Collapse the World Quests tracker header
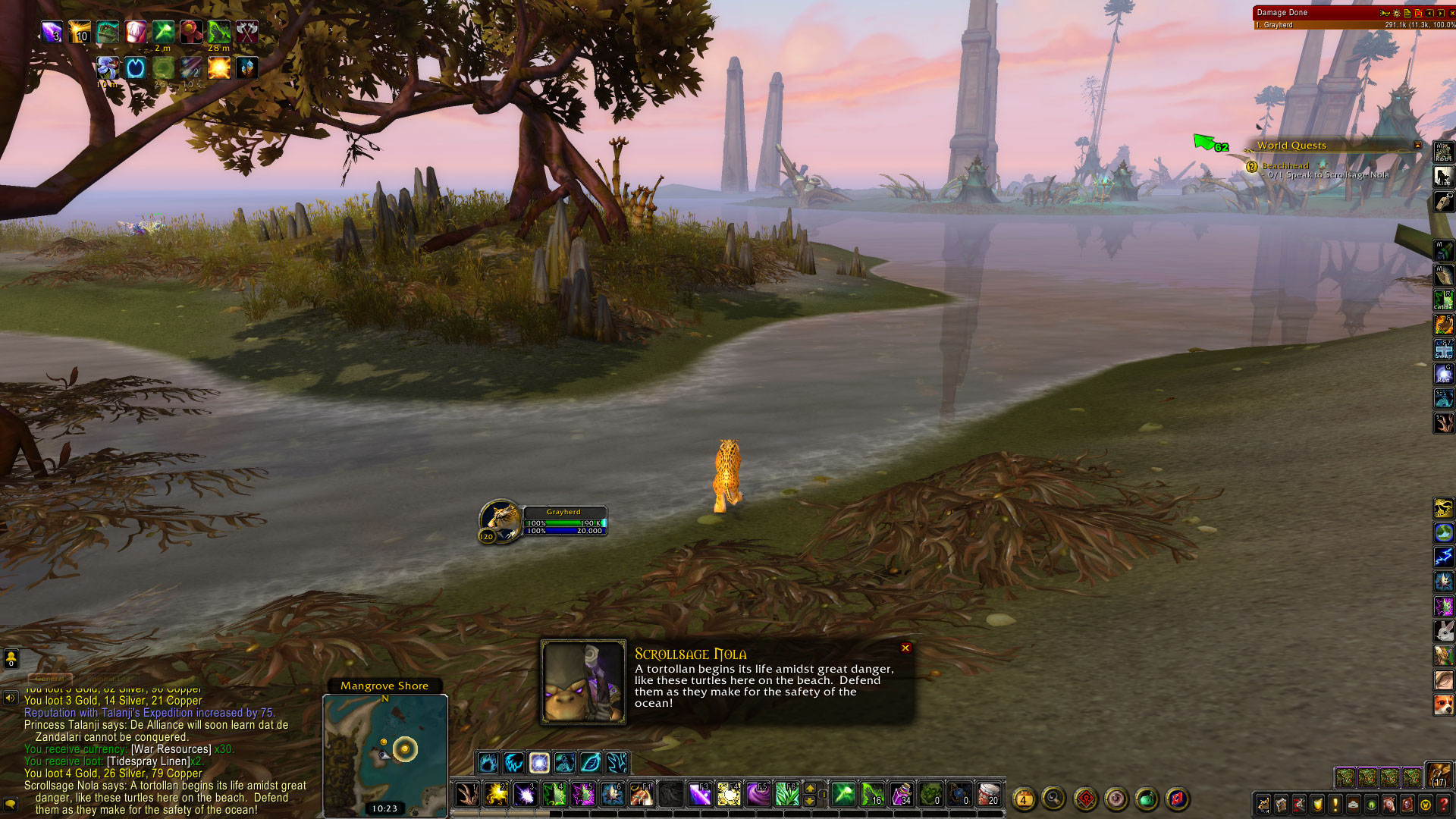The height and width of the screenshot is (819, 1456). (1417, 146)
